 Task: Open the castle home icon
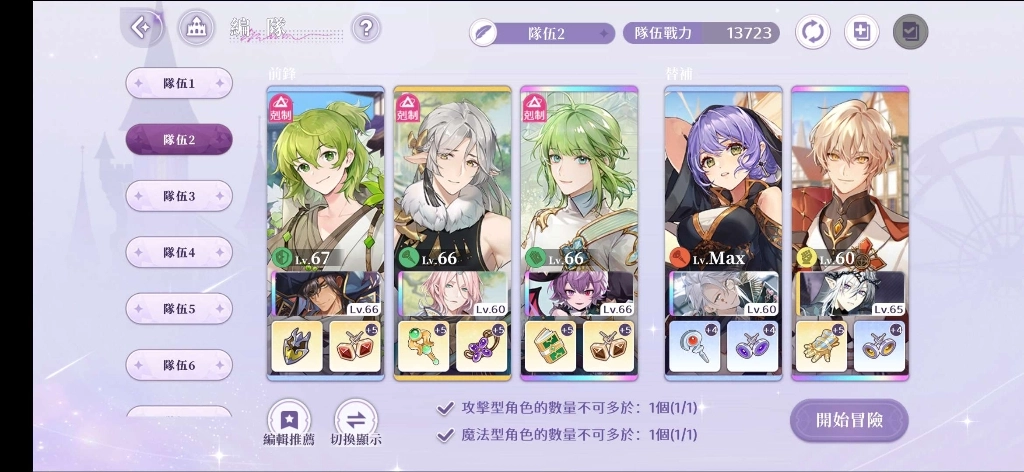(x=196, y=28)
